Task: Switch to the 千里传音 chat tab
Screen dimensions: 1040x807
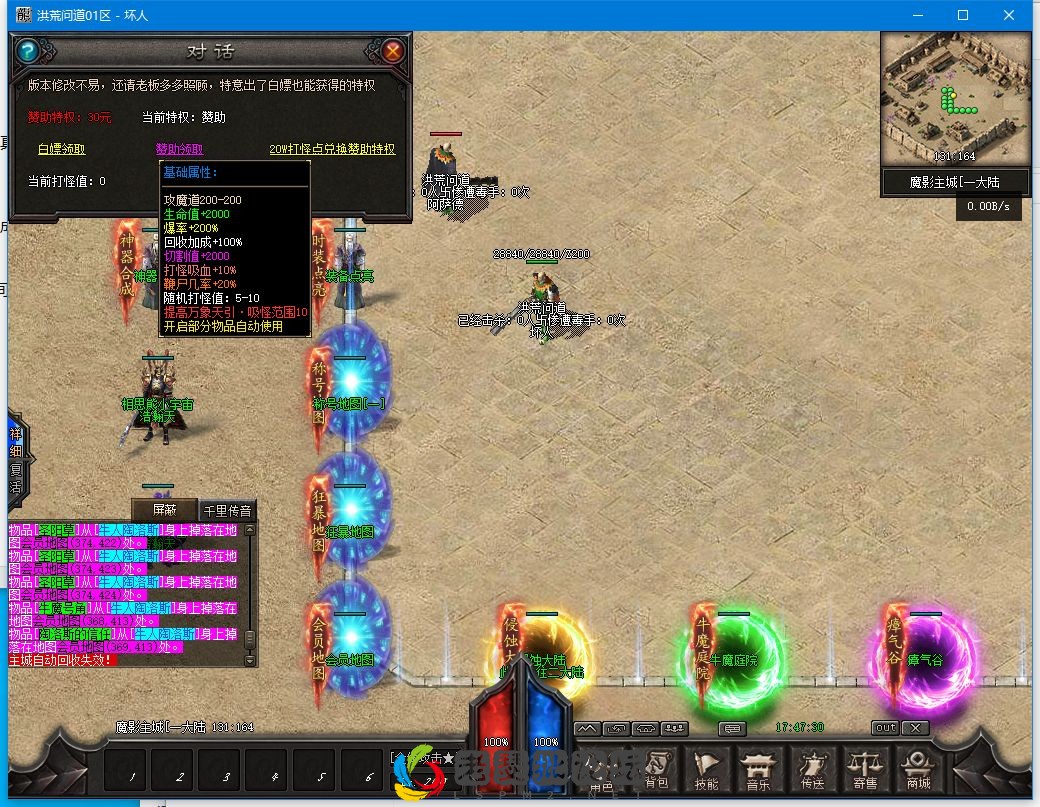Action: coord(227,510)
